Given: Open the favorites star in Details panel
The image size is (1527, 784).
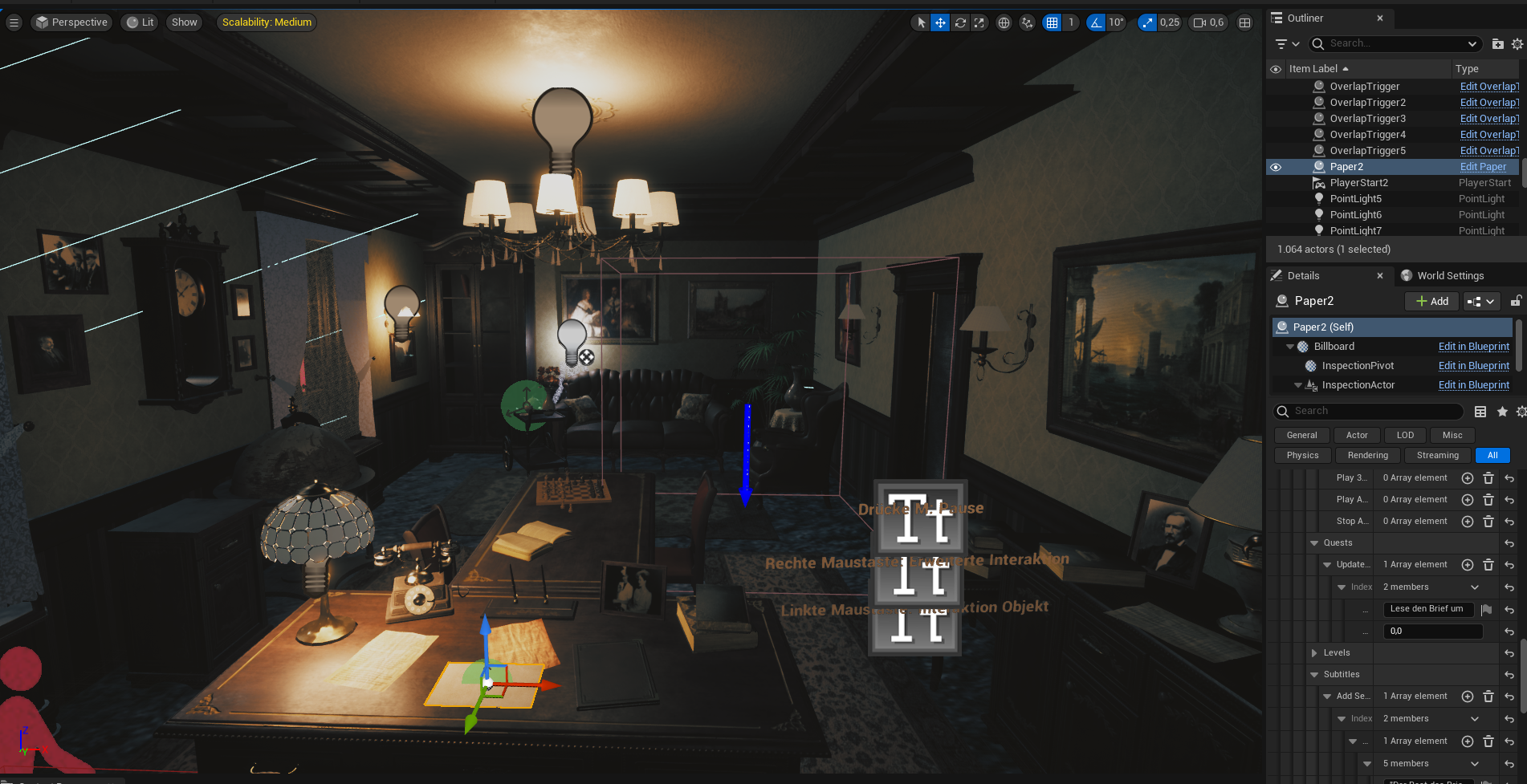Looking at the screenshot, I should click(x=1502, y=411).
